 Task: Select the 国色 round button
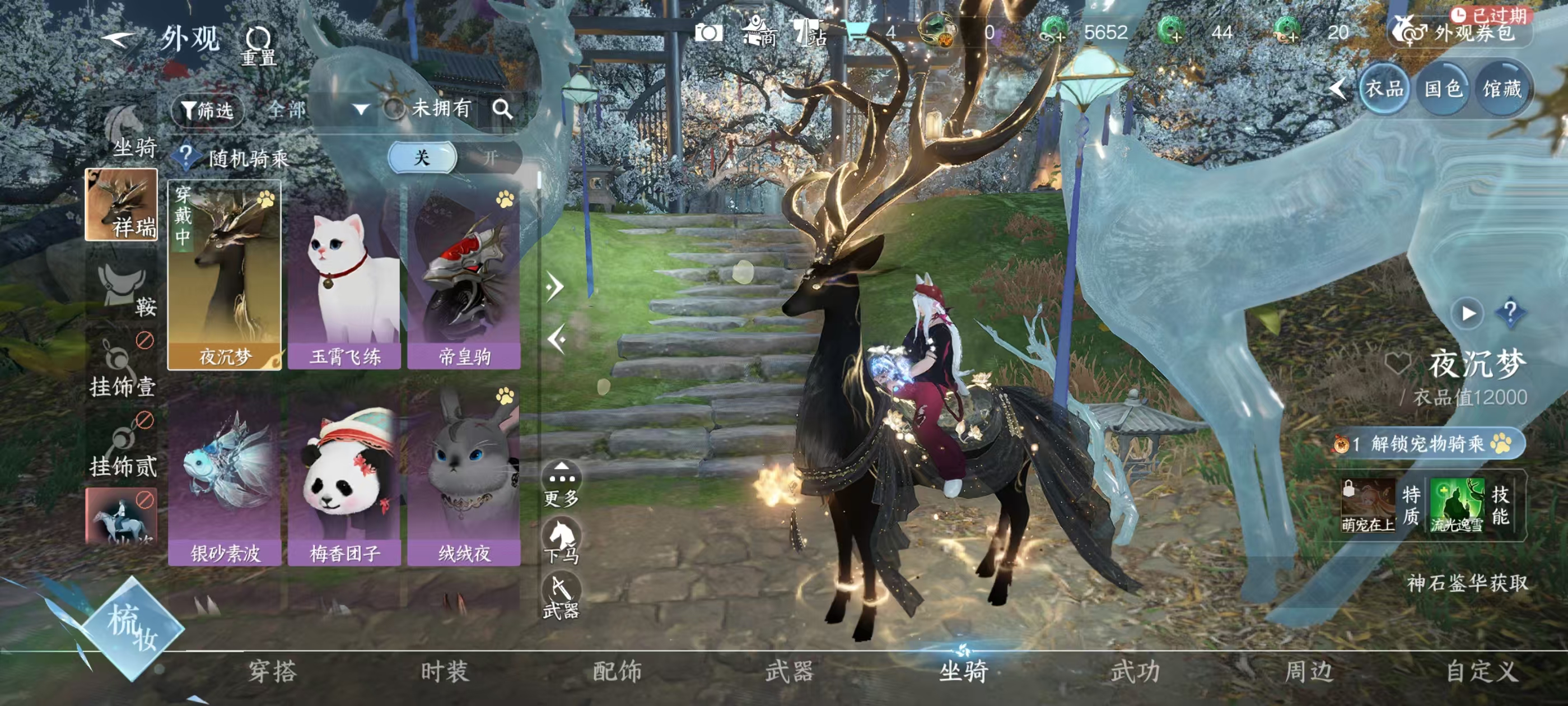(1443, 89)
